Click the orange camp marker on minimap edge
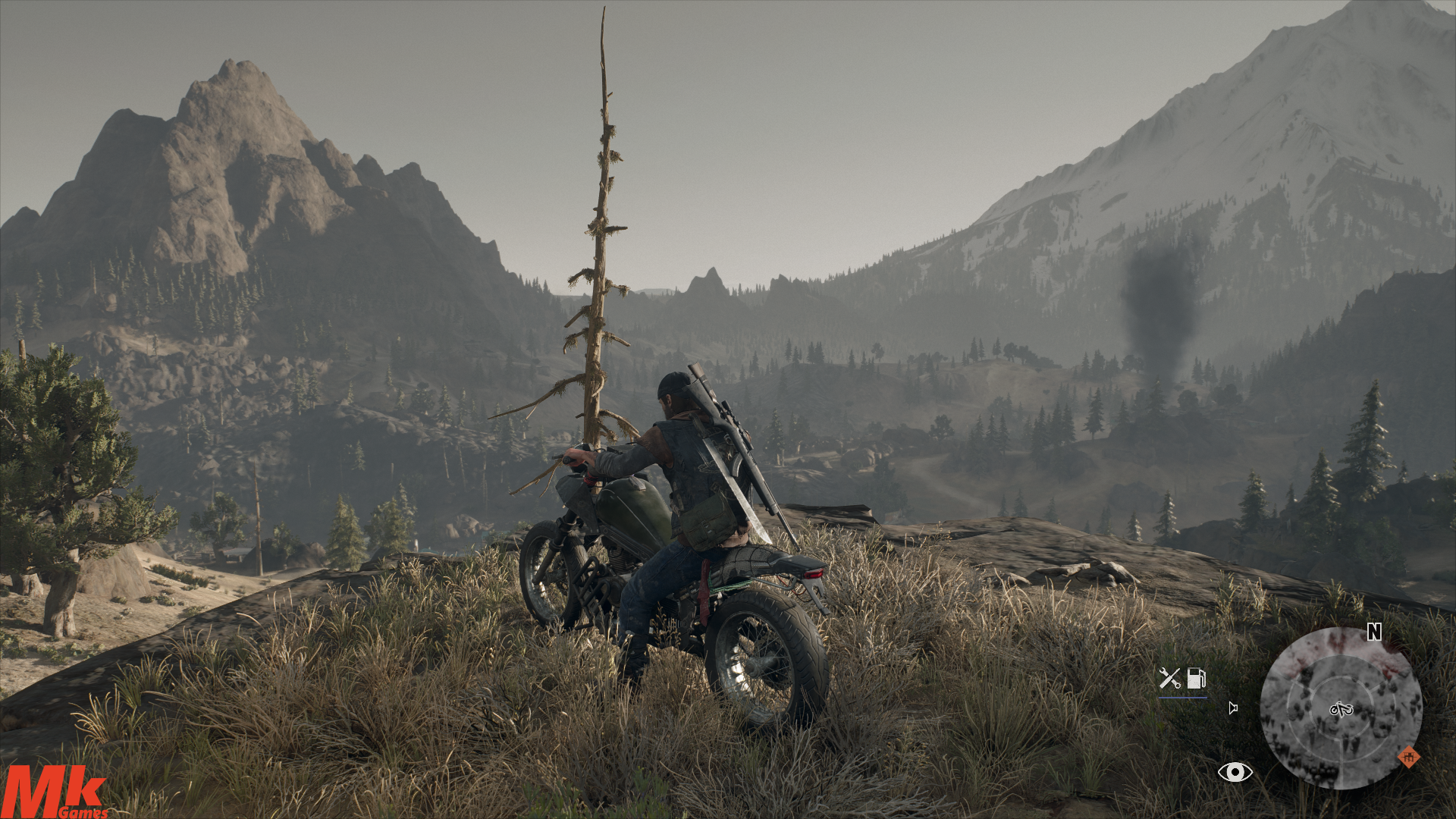 click(x=1408, y=757)
